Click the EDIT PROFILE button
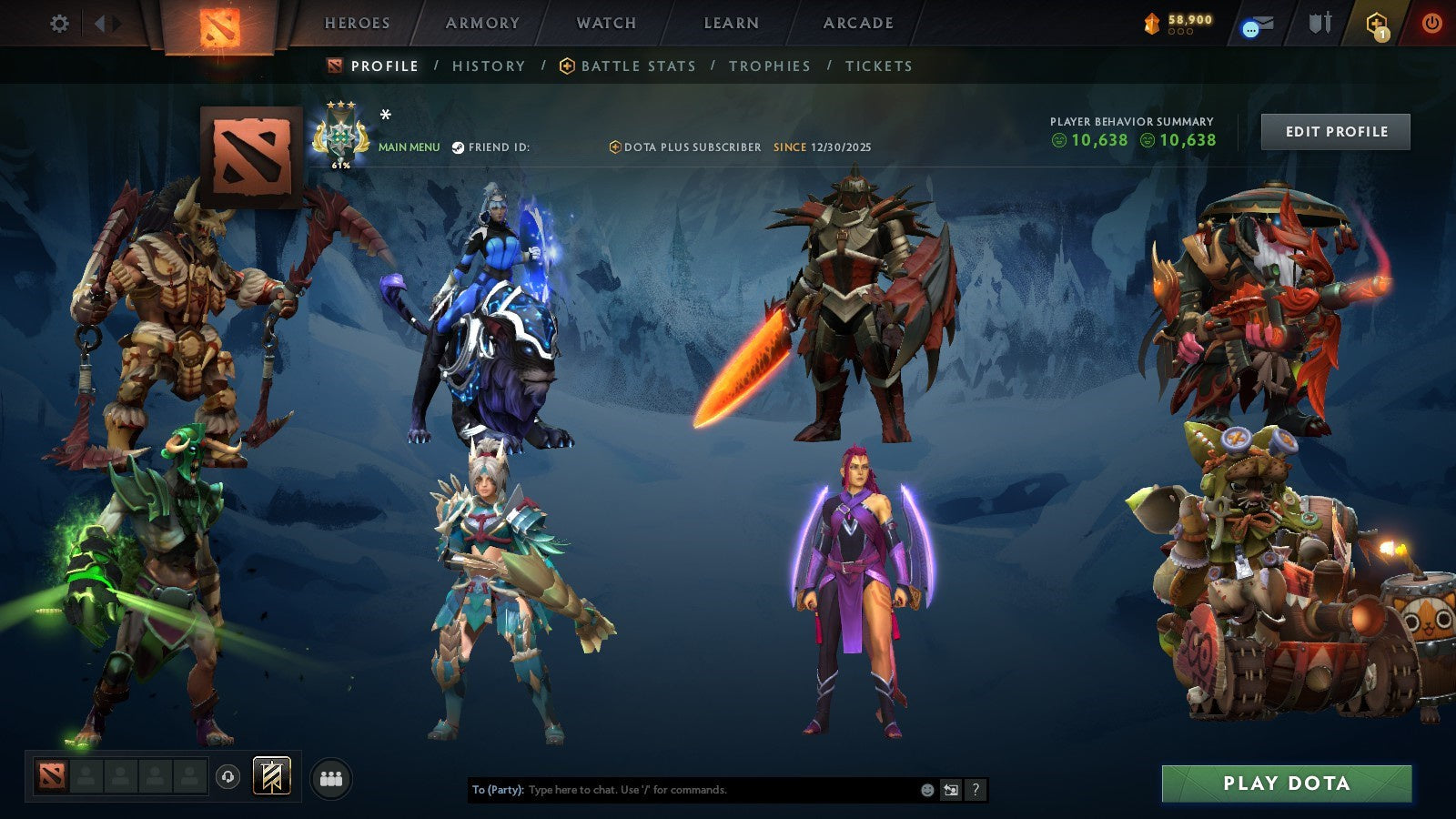The height and width of the screenshot is (819, 1456). pos(1334,131)
